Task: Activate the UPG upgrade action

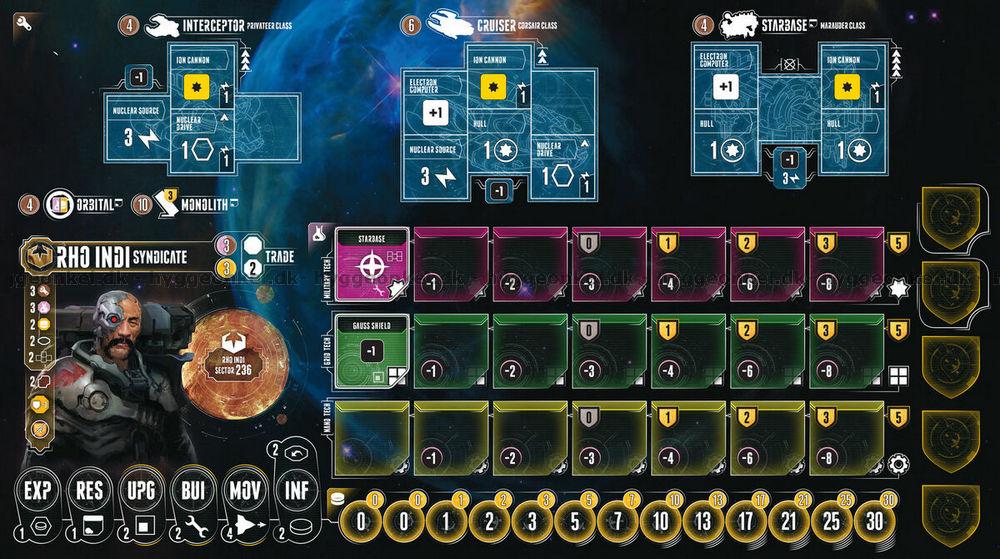Action: [x=142, y=491]
